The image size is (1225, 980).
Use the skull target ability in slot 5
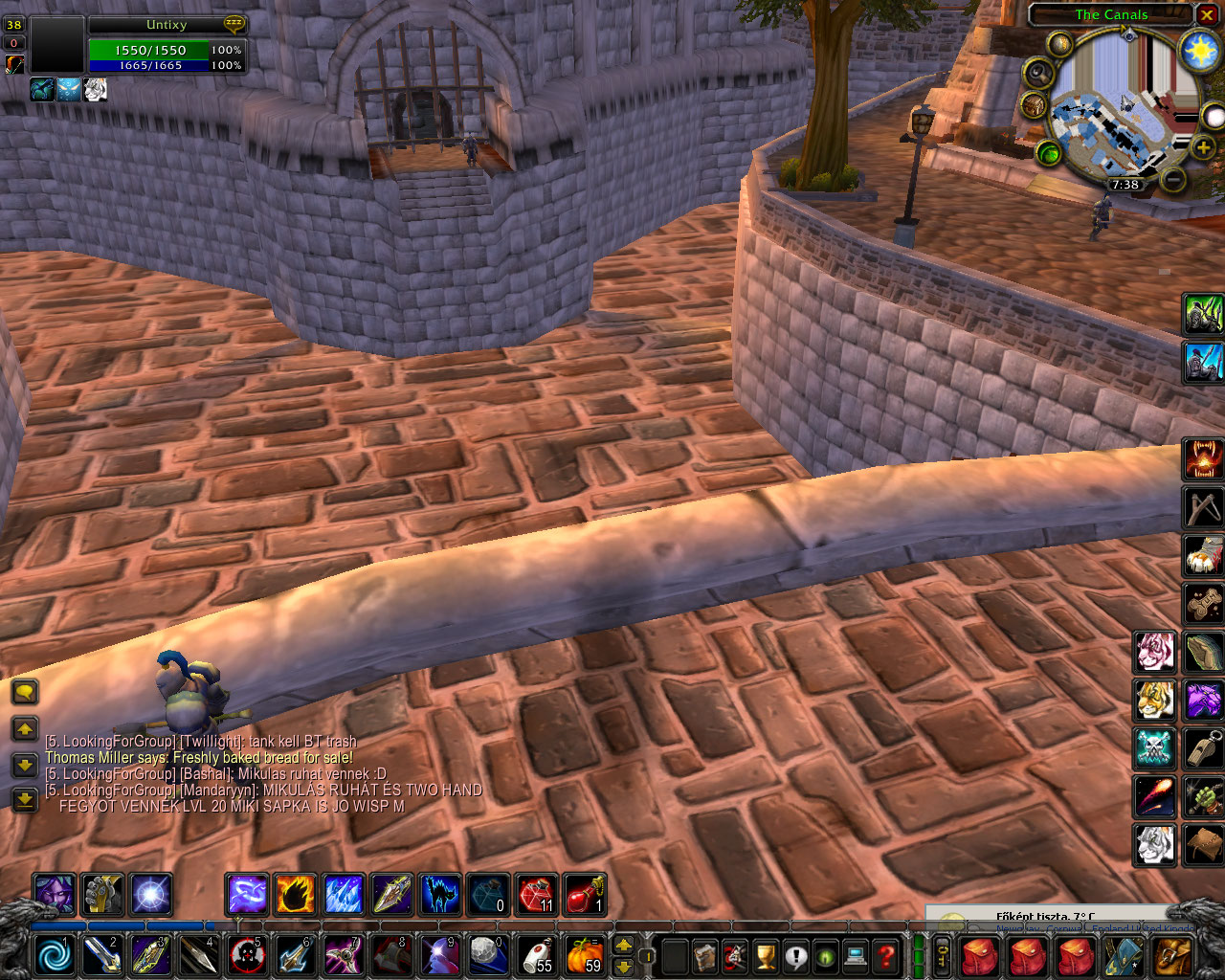pos(246,955)
